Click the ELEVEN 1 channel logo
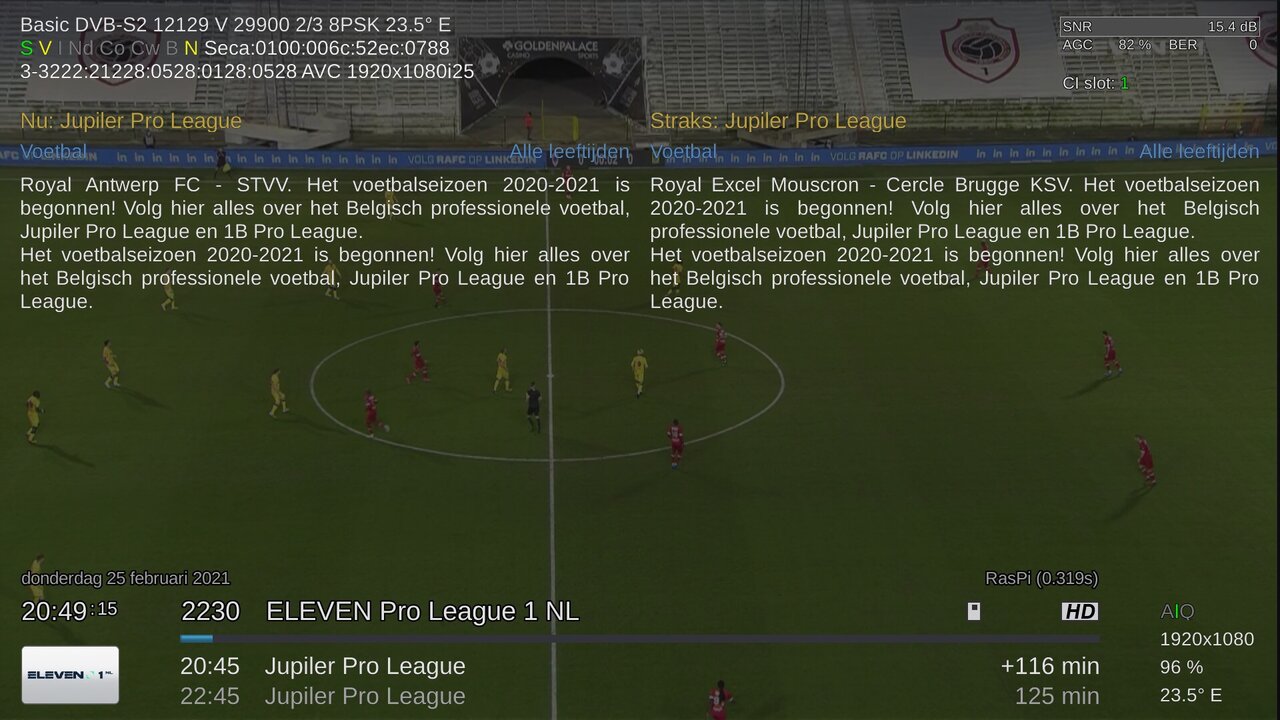 pyautogui.click(x=70, y=675)
